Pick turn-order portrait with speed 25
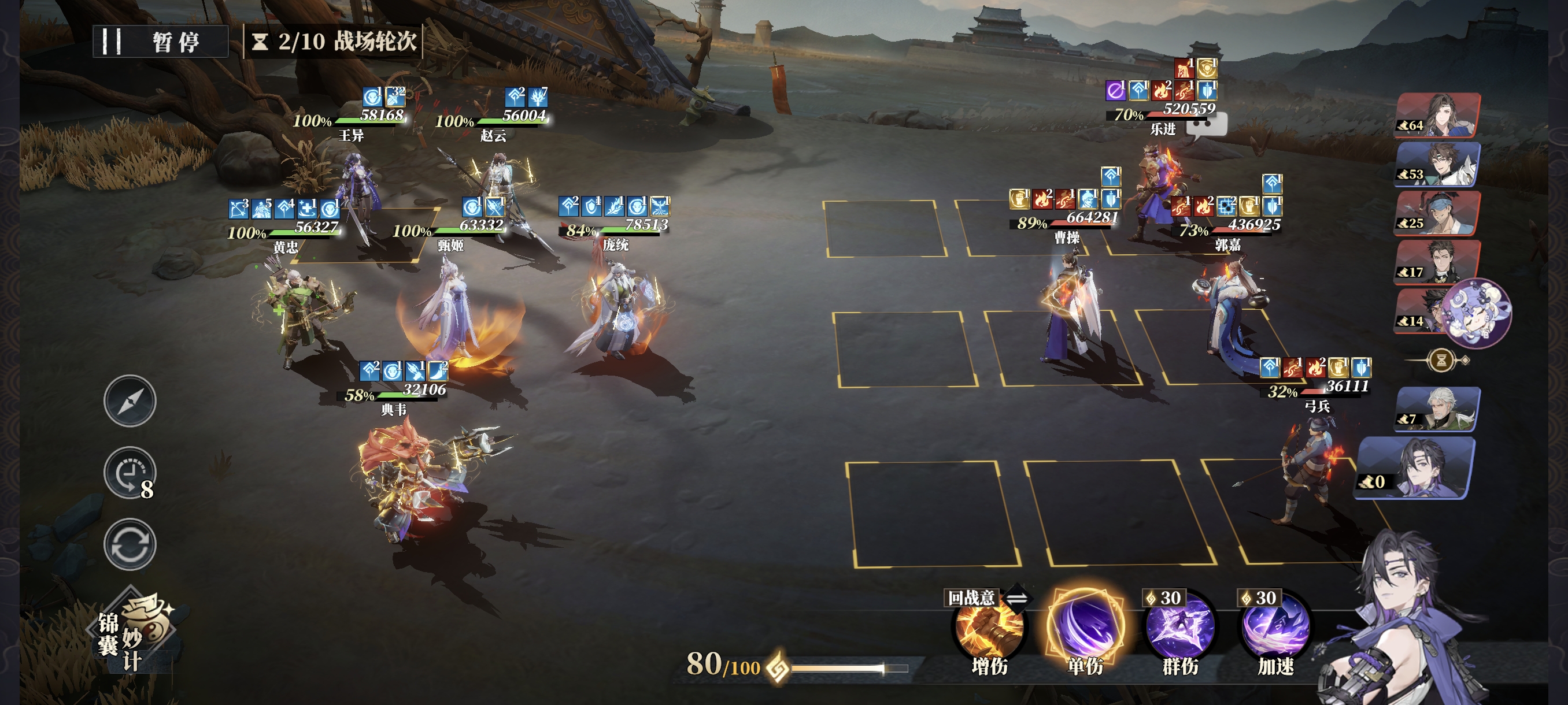 1437,213
